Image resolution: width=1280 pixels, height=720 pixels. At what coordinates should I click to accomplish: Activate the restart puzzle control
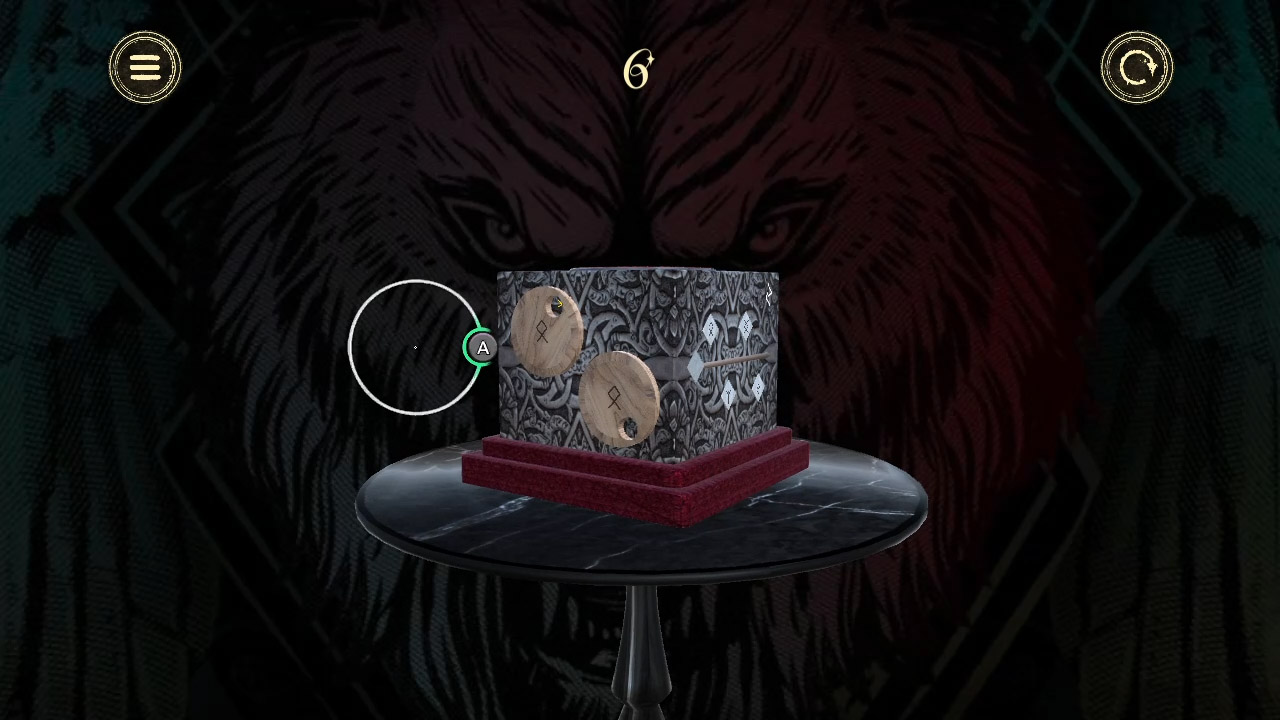point(1136,66)
